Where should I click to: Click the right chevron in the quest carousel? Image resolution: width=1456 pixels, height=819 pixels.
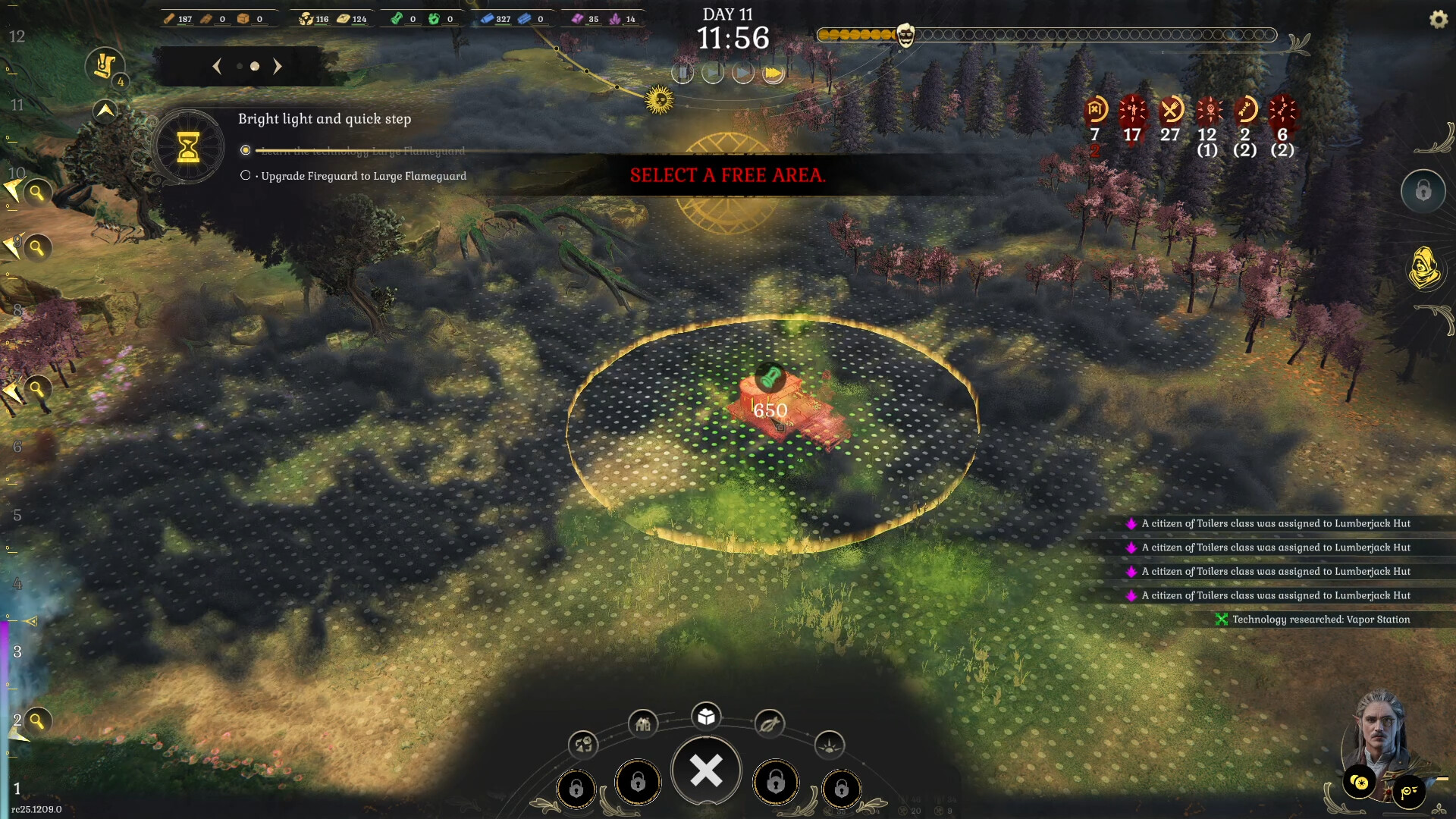point(278,67)
